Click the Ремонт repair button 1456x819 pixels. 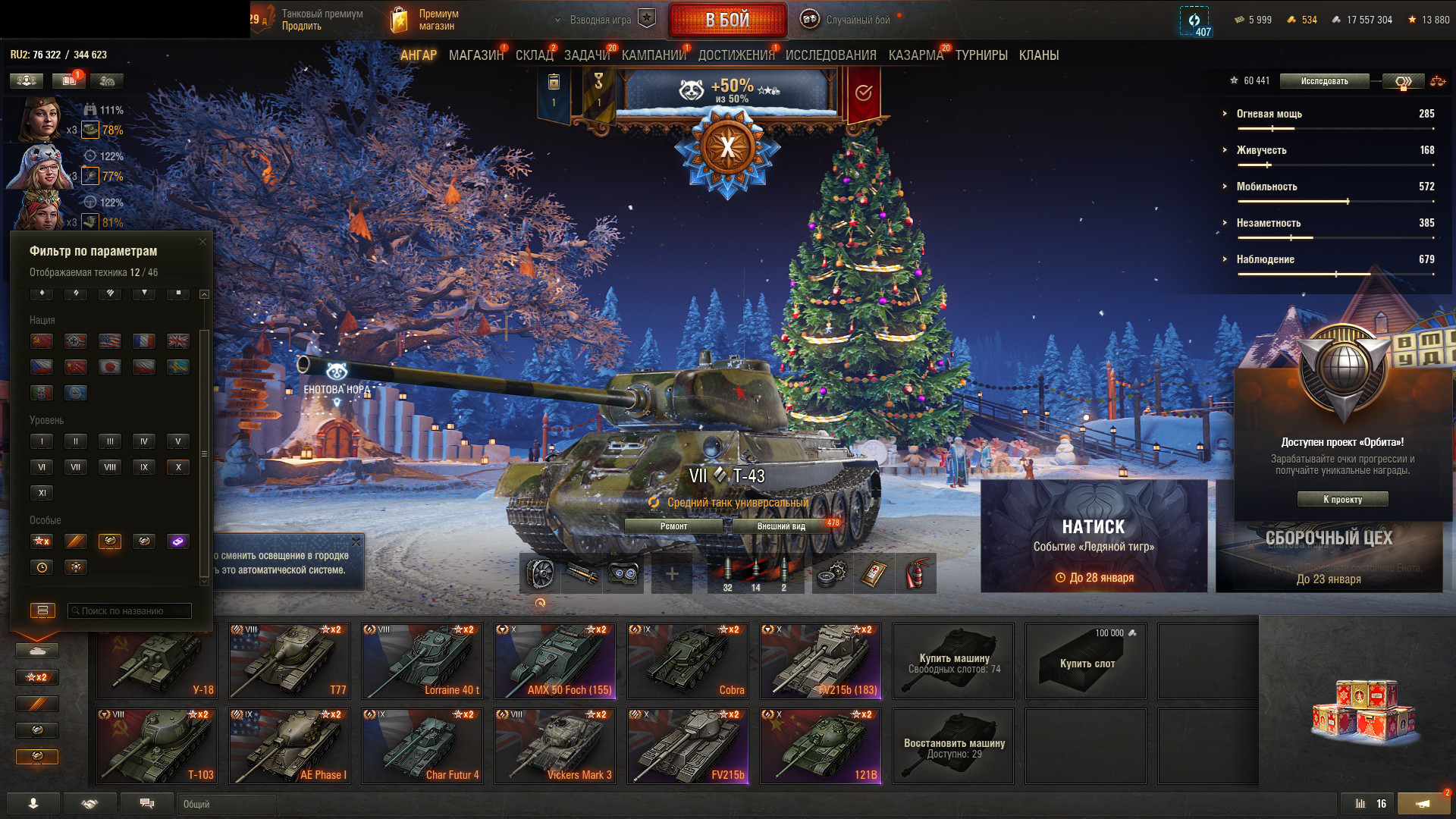(x=673, y=526)
